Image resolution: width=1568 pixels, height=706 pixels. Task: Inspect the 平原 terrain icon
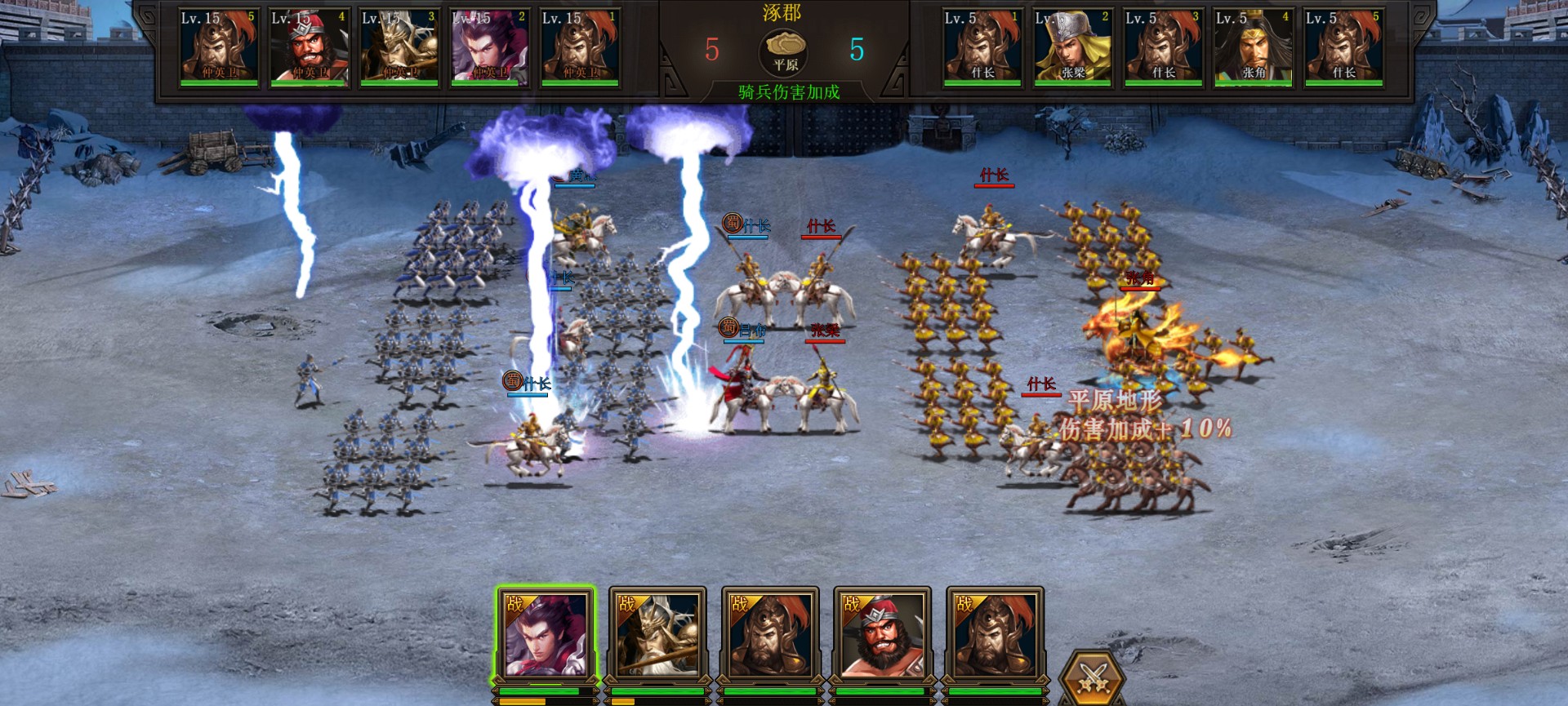(785, 52)
